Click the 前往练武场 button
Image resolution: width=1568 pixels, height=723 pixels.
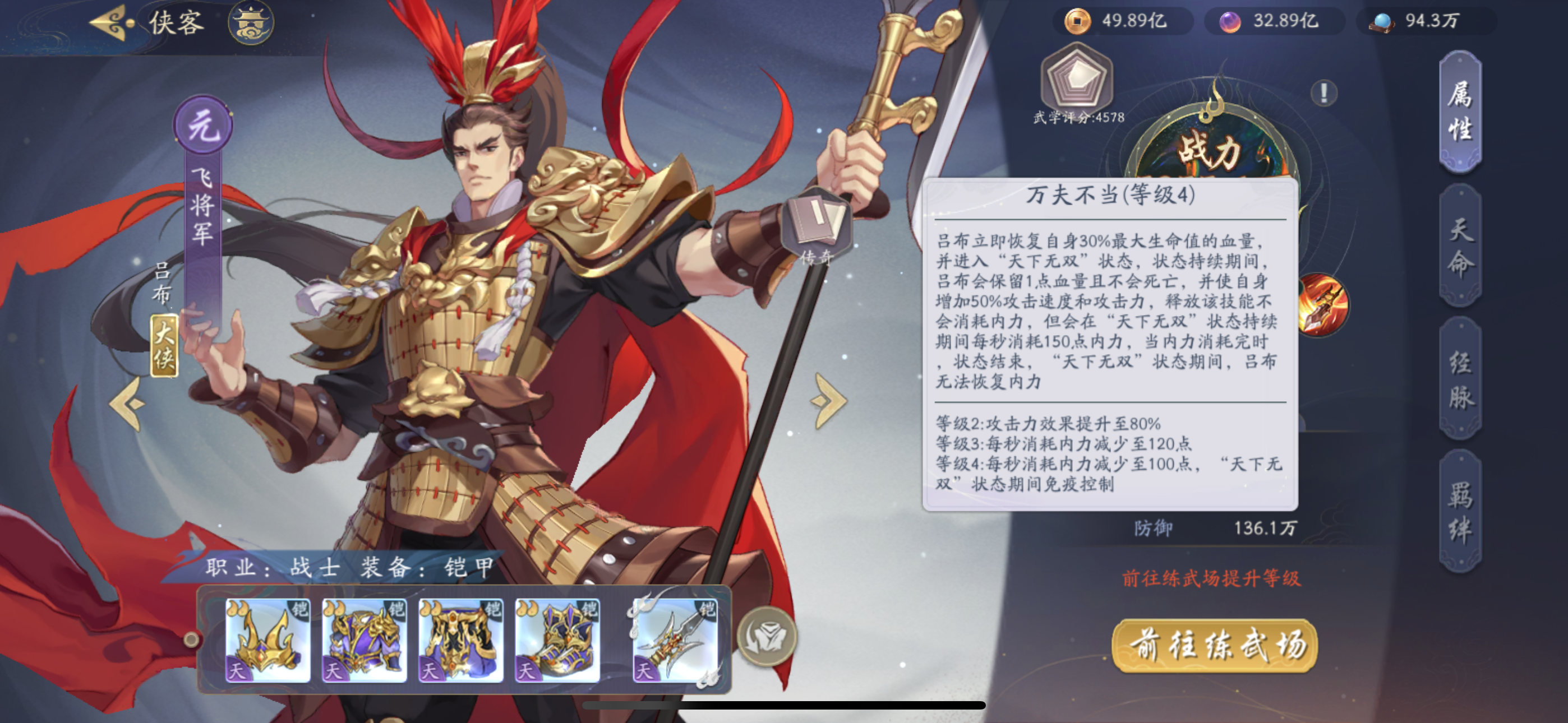point(1215,646)
